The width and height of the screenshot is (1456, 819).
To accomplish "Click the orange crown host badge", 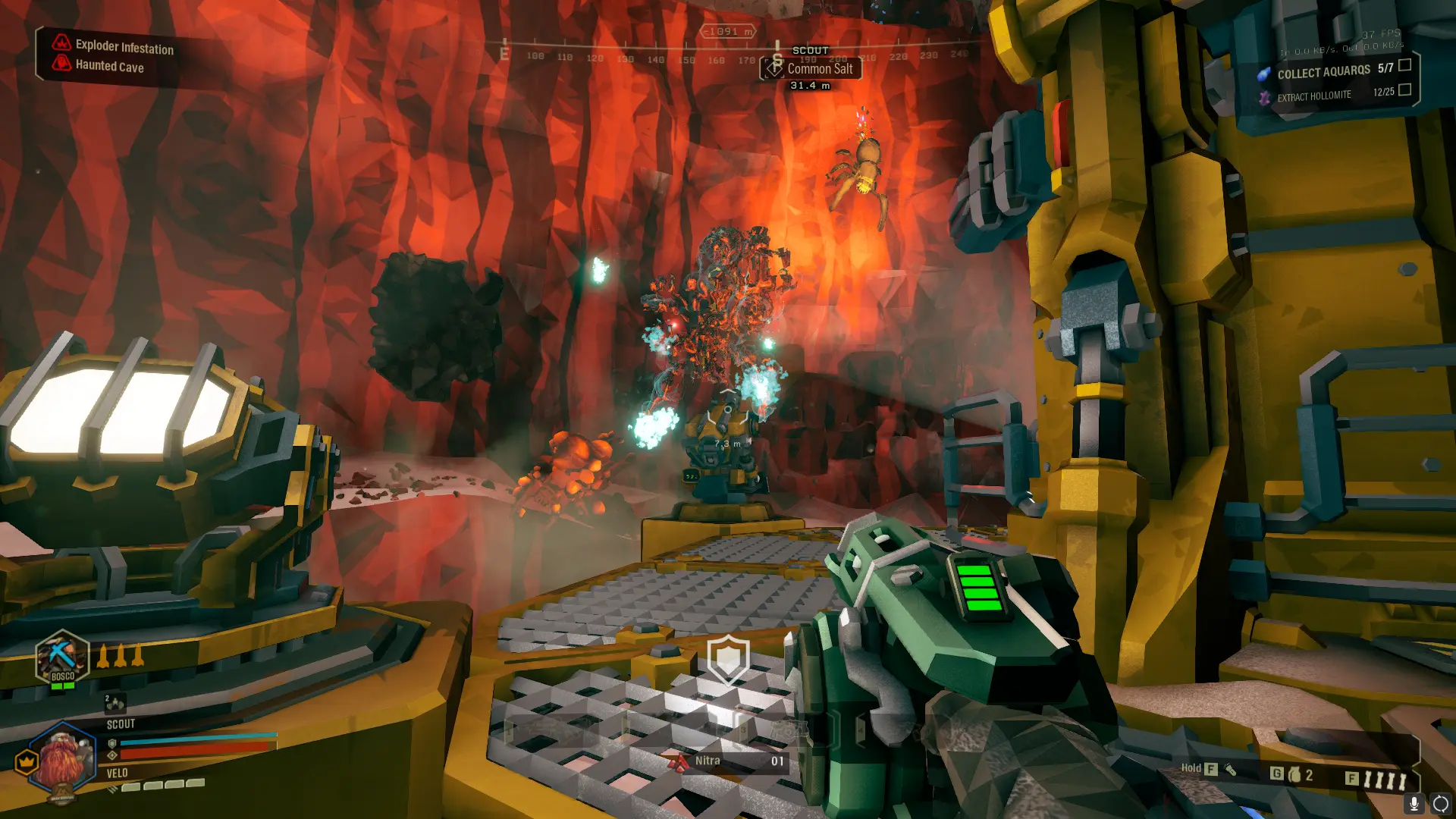I will (27, 761).
